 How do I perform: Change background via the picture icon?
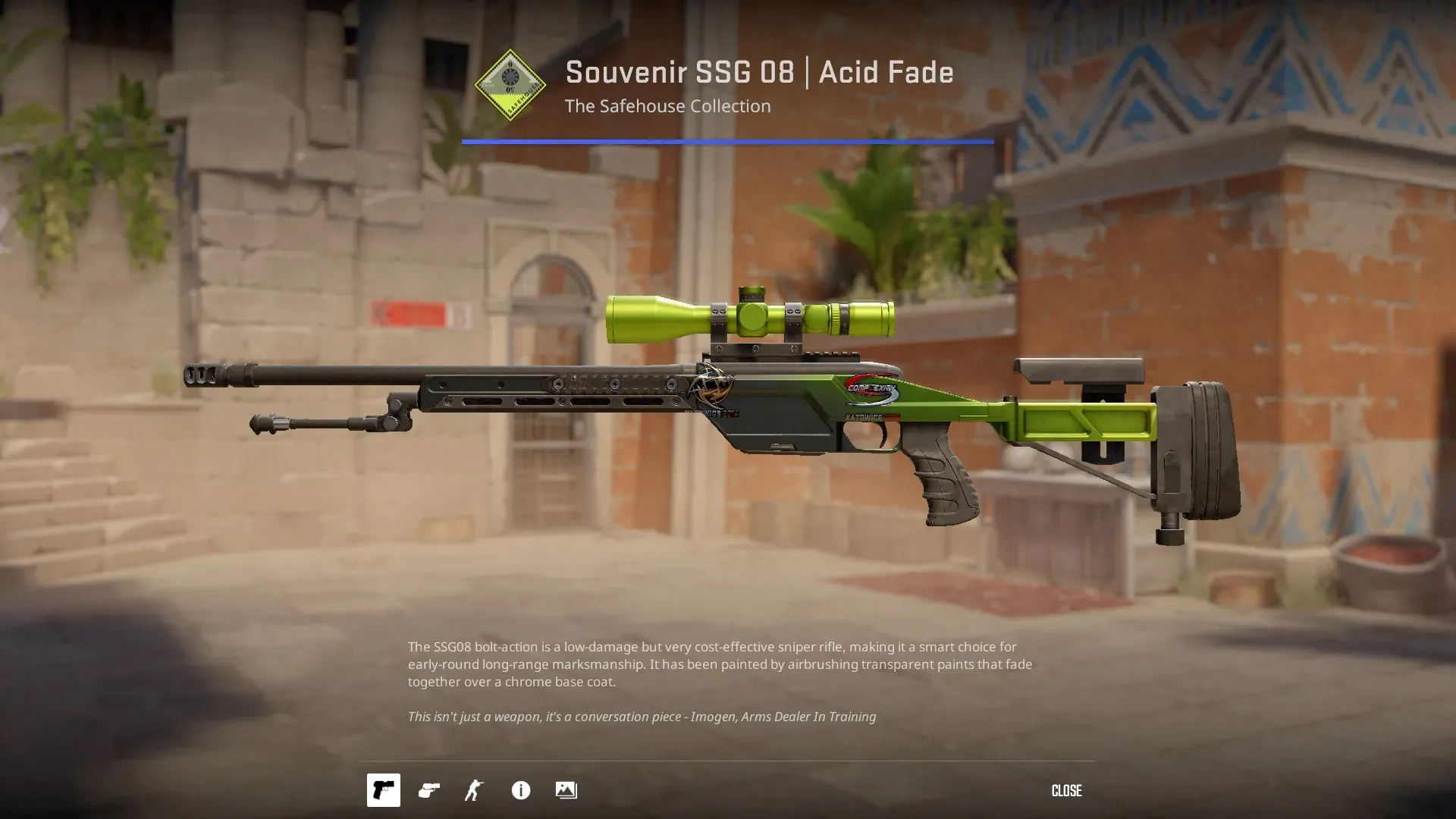pos(566,790)
